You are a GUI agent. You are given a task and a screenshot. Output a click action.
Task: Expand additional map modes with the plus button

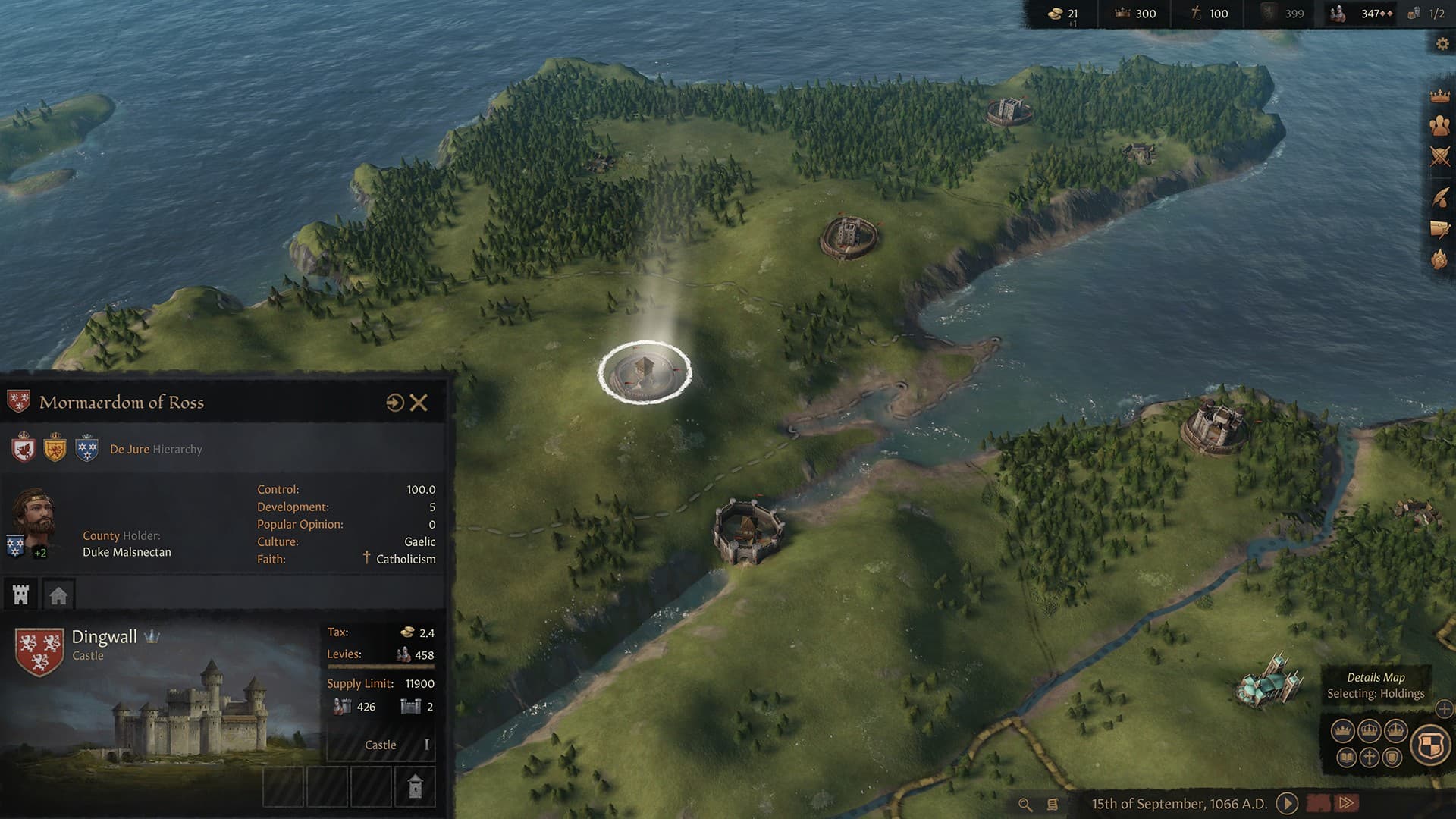[x=1443, y=710]
